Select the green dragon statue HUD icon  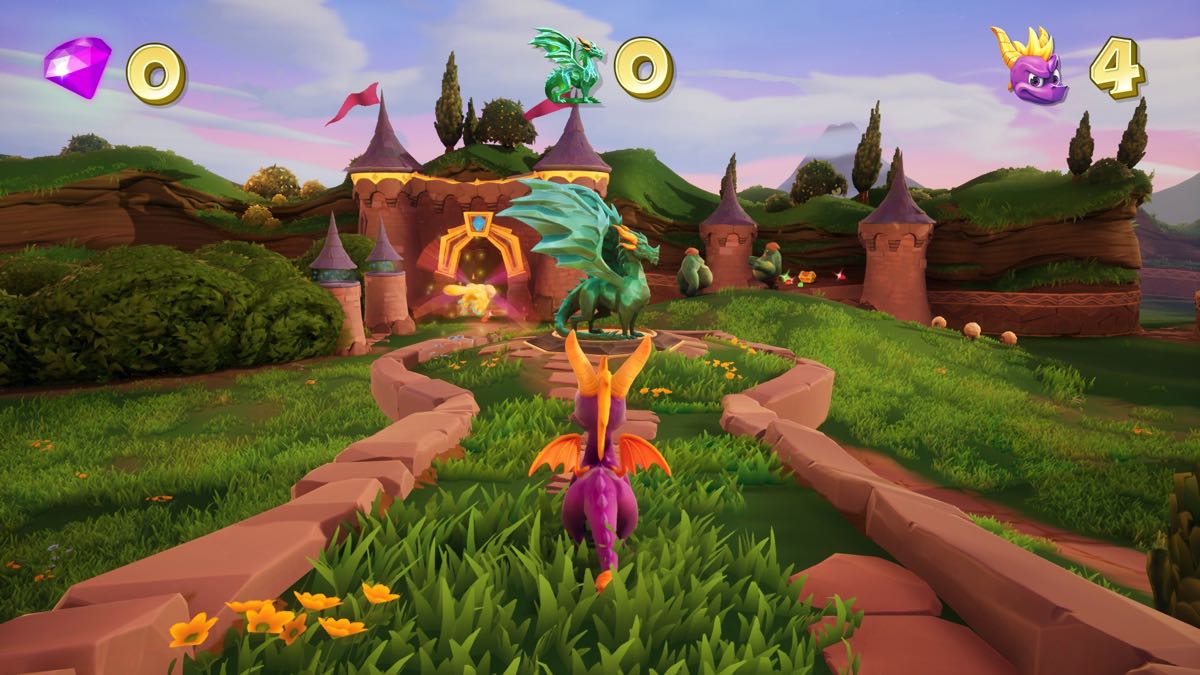(569, 66)
